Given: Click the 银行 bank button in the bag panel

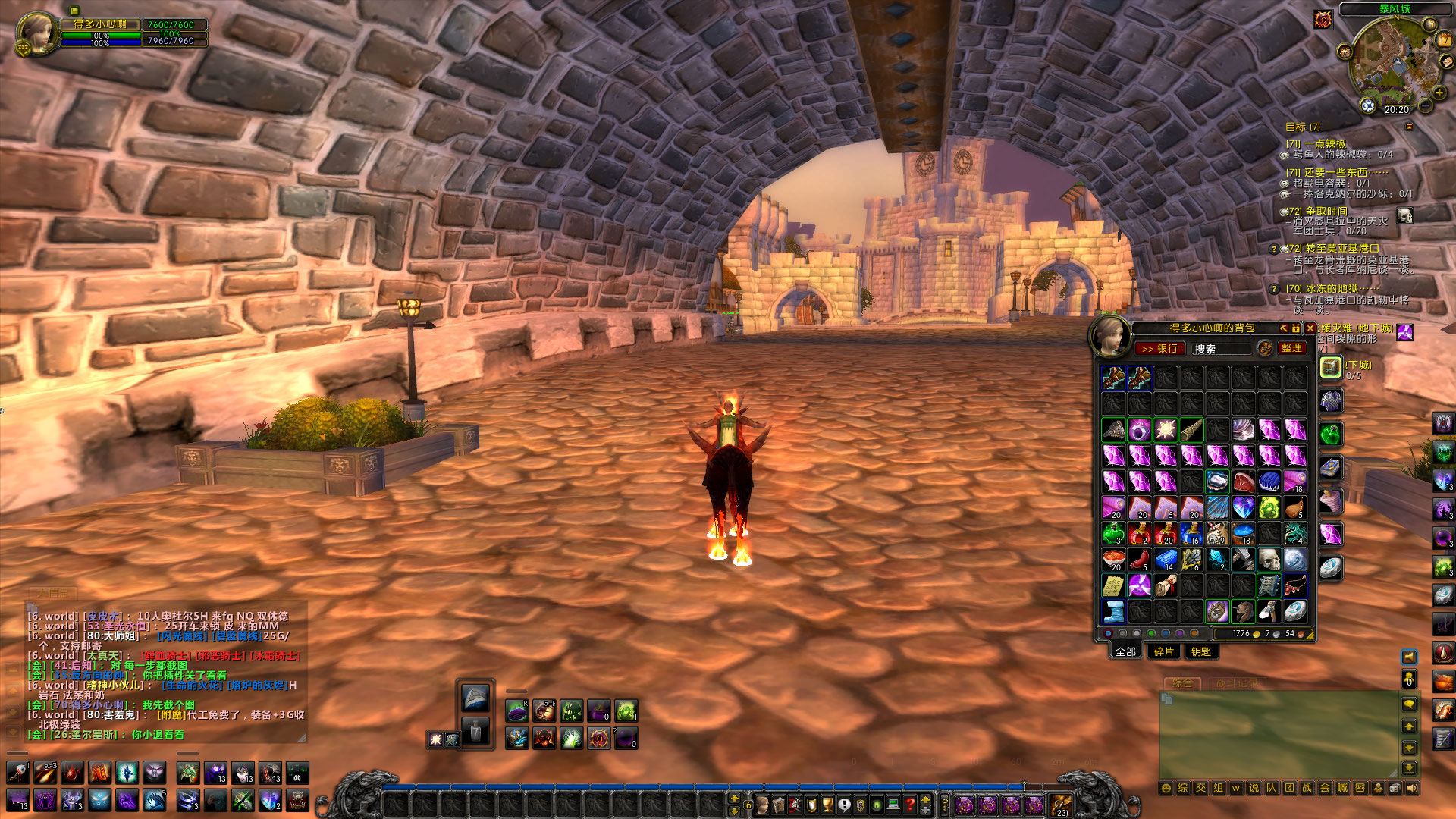Looking at the screenshot, I should coord(1160,349).
